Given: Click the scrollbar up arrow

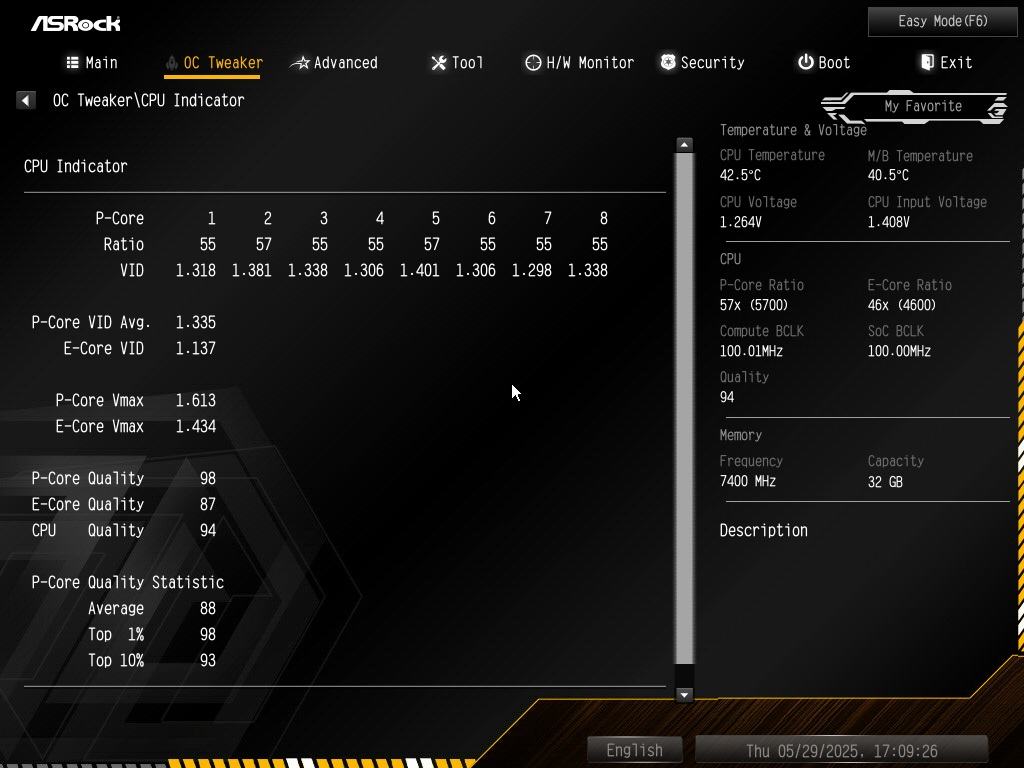Looking at the screenshot, I should tap(684, 145).
